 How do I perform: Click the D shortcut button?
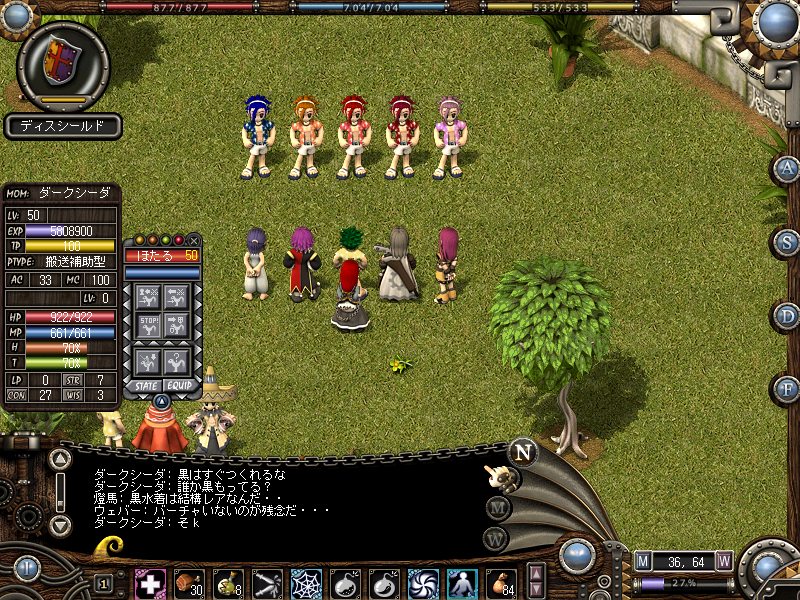coord(786,316)
